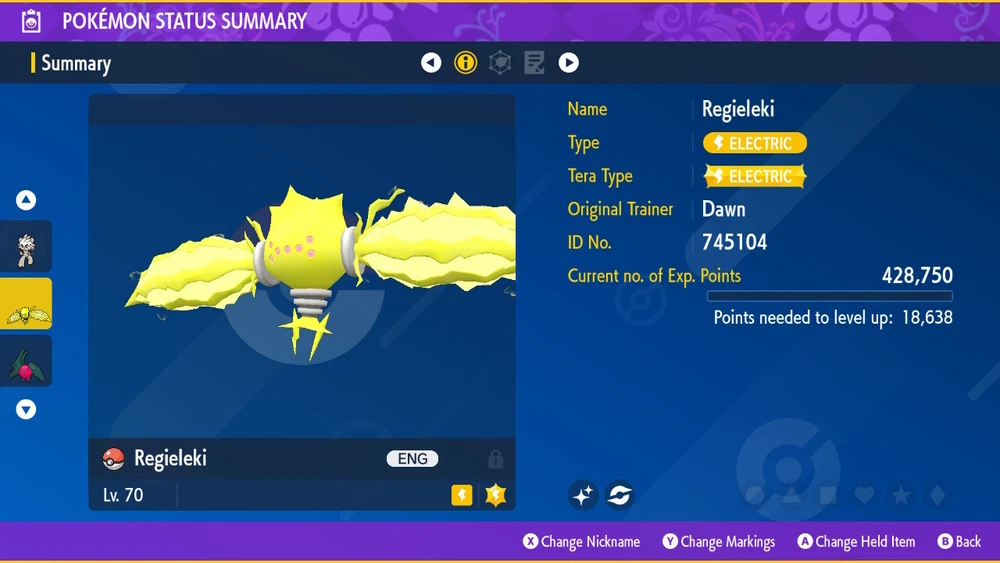Select the white Pokémon party thumbnail
This screenshot has width=1000, height=563.
26,246
